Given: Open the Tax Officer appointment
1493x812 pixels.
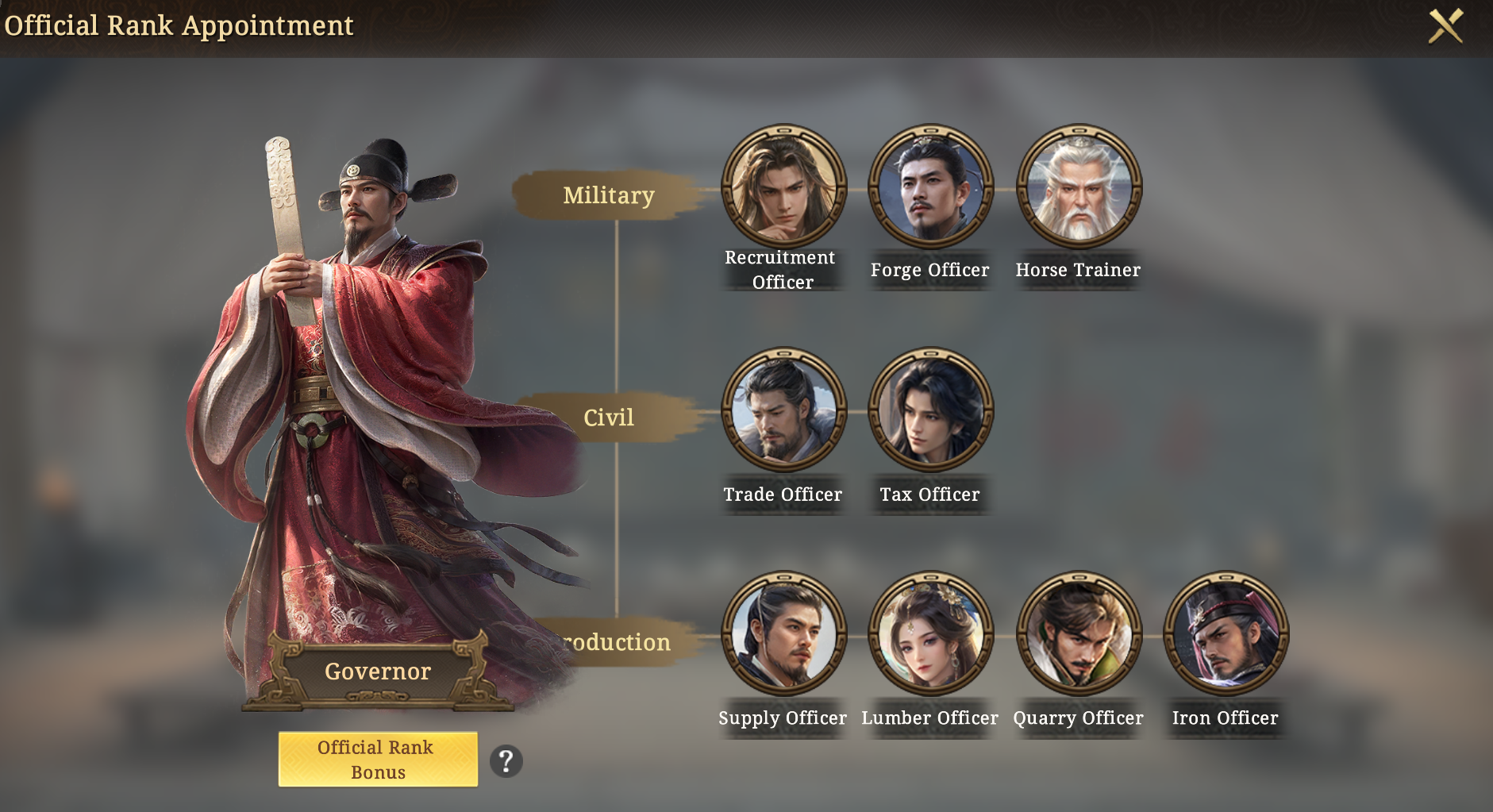Looking at the screenshot, I should click(x=931, y=410).
